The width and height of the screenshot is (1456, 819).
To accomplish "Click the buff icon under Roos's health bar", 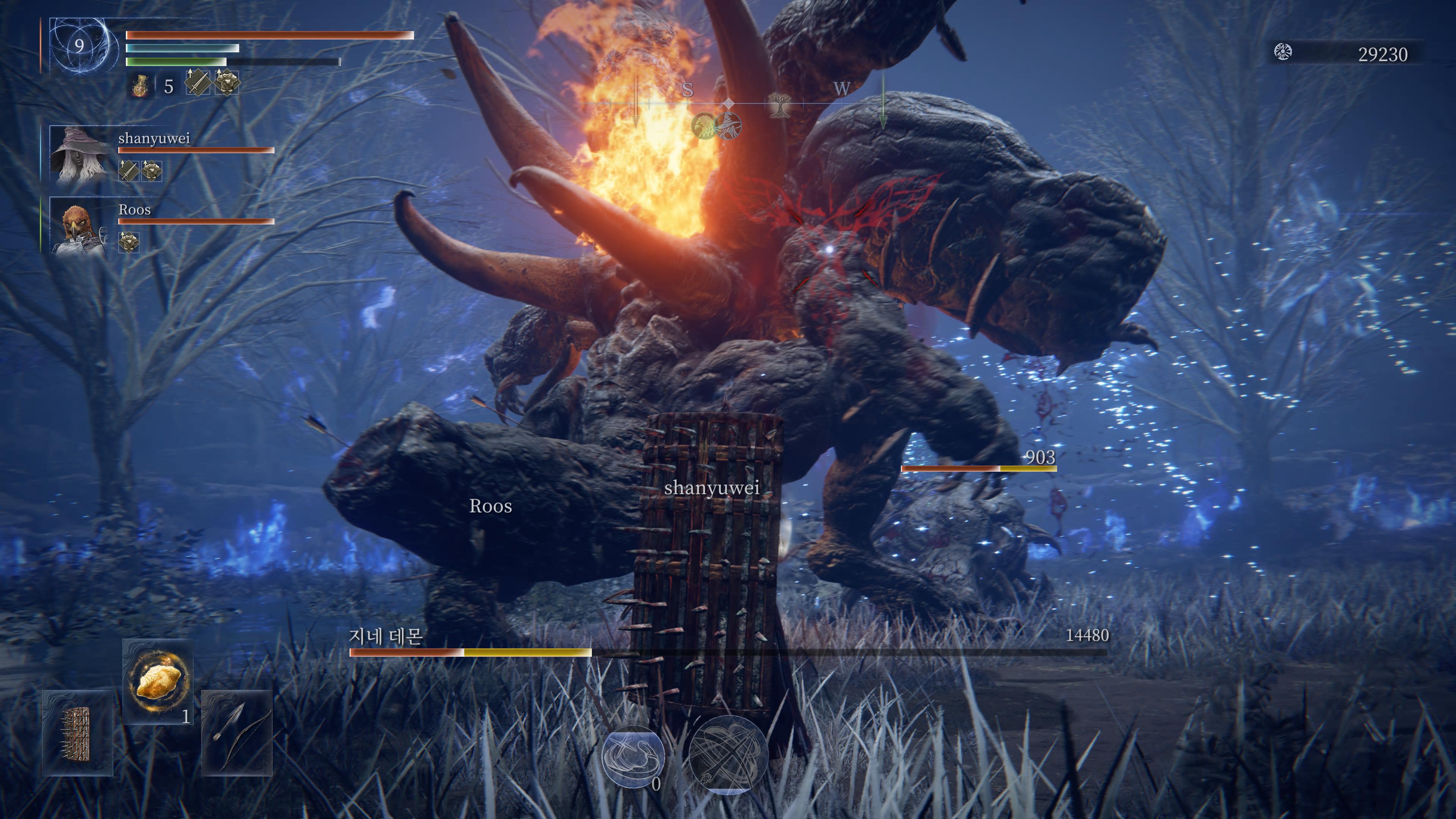I will pos(129,242).
